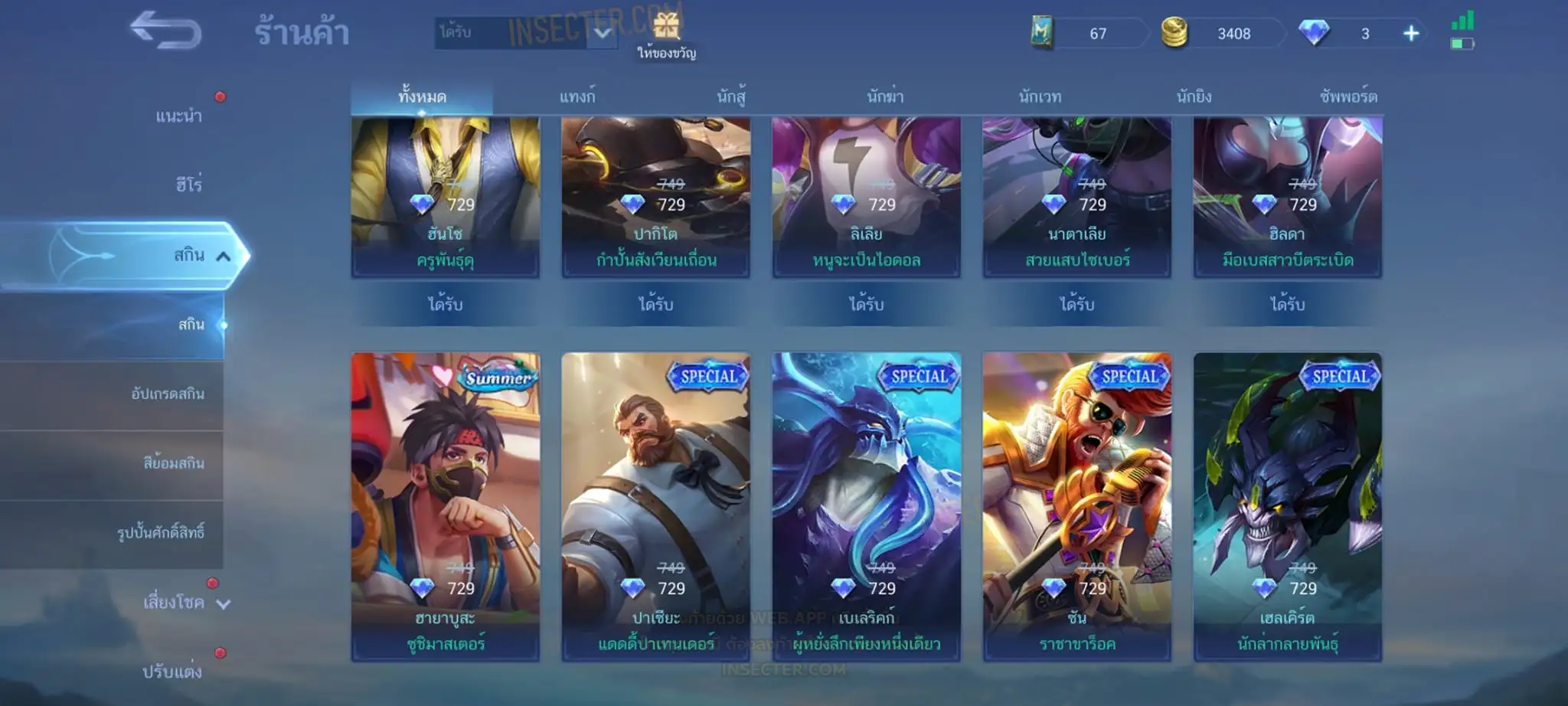Select the นักฆ่า category tab
This screenshot has width=1568, height=706.
pos(885,97)
